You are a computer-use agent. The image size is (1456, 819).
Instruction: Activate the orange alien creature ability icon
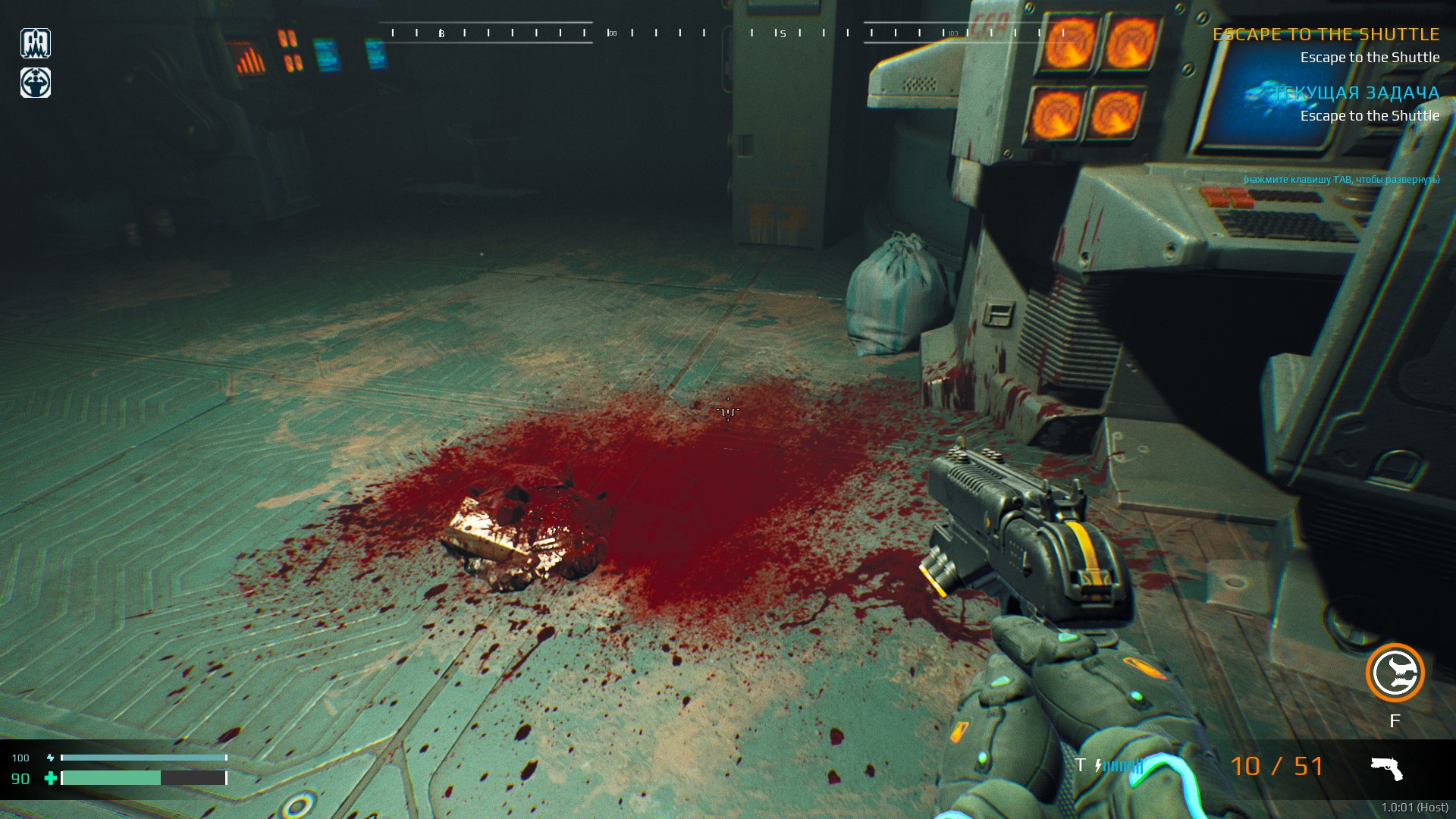tap(1395, 673)
